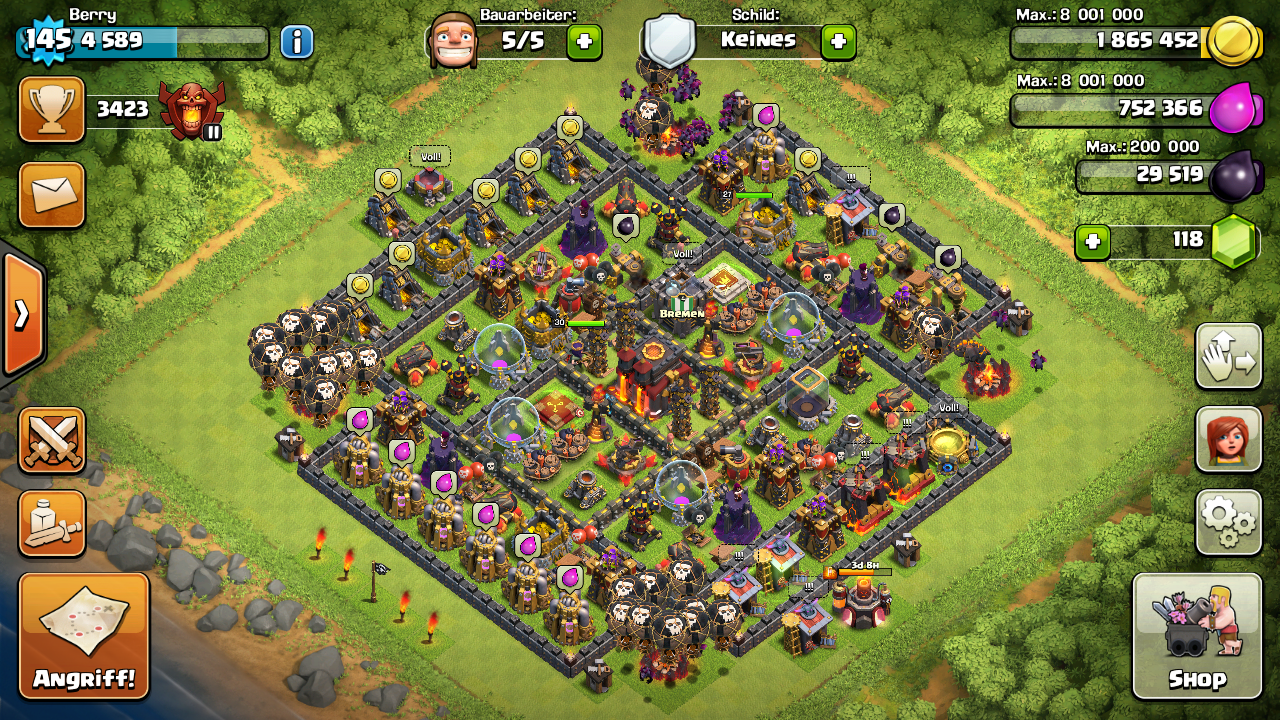Add a builder with the green plus
Viewport: 1280px width, 720px height.
point(584,42)
